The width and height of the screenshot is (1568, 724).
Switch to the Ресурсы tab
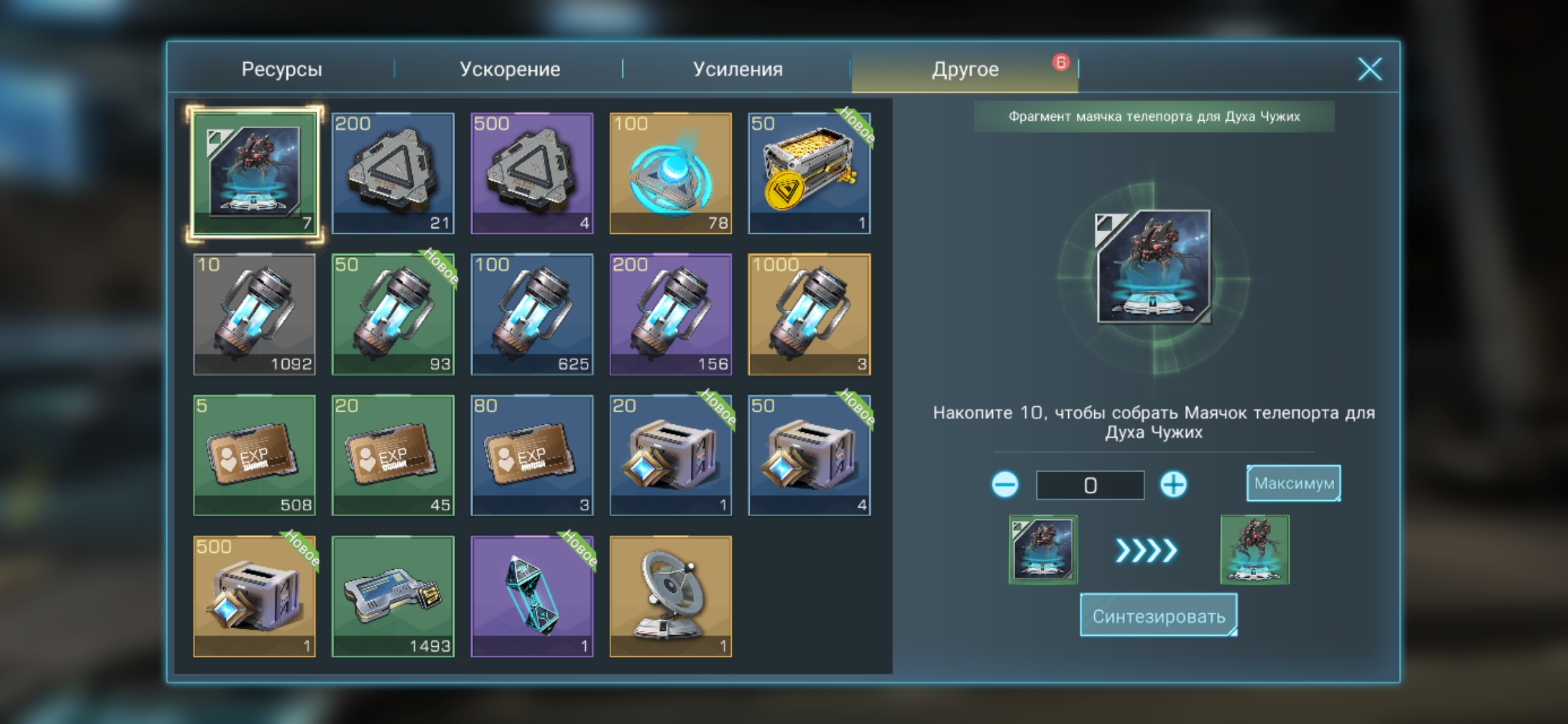[281, 69]
